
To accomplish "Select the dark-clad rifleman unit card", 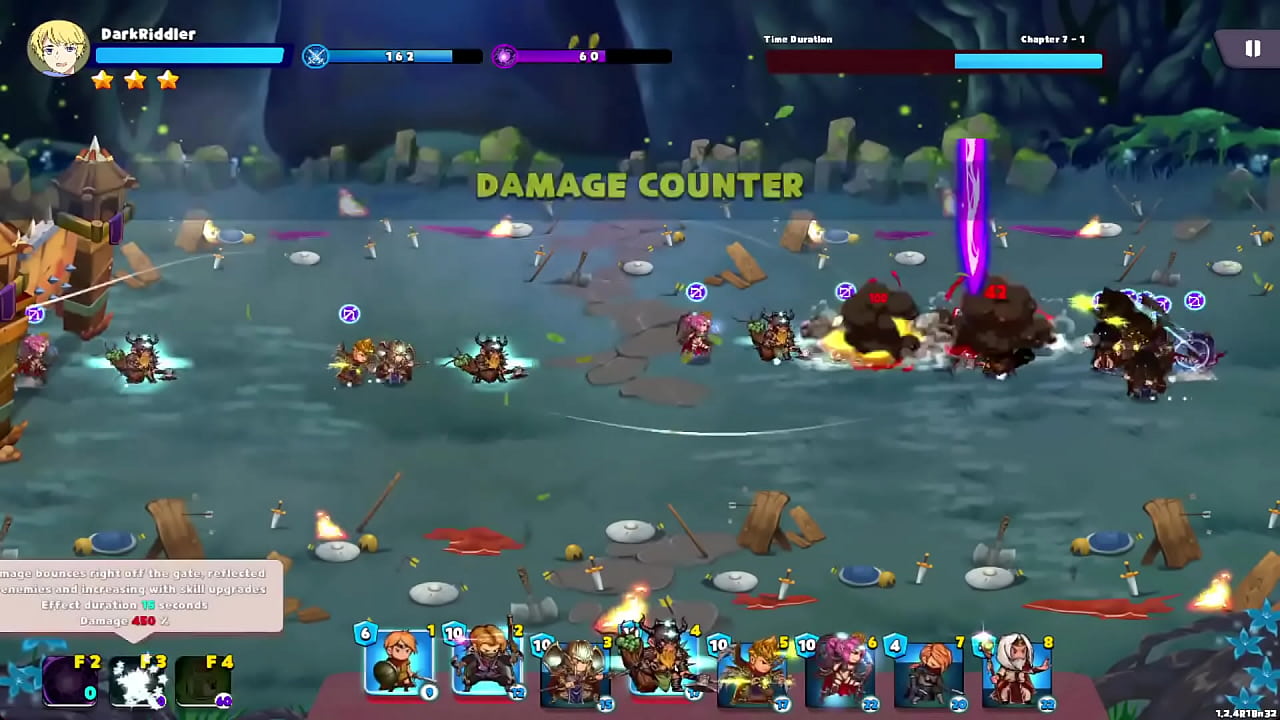I will [x=488, y=663].
